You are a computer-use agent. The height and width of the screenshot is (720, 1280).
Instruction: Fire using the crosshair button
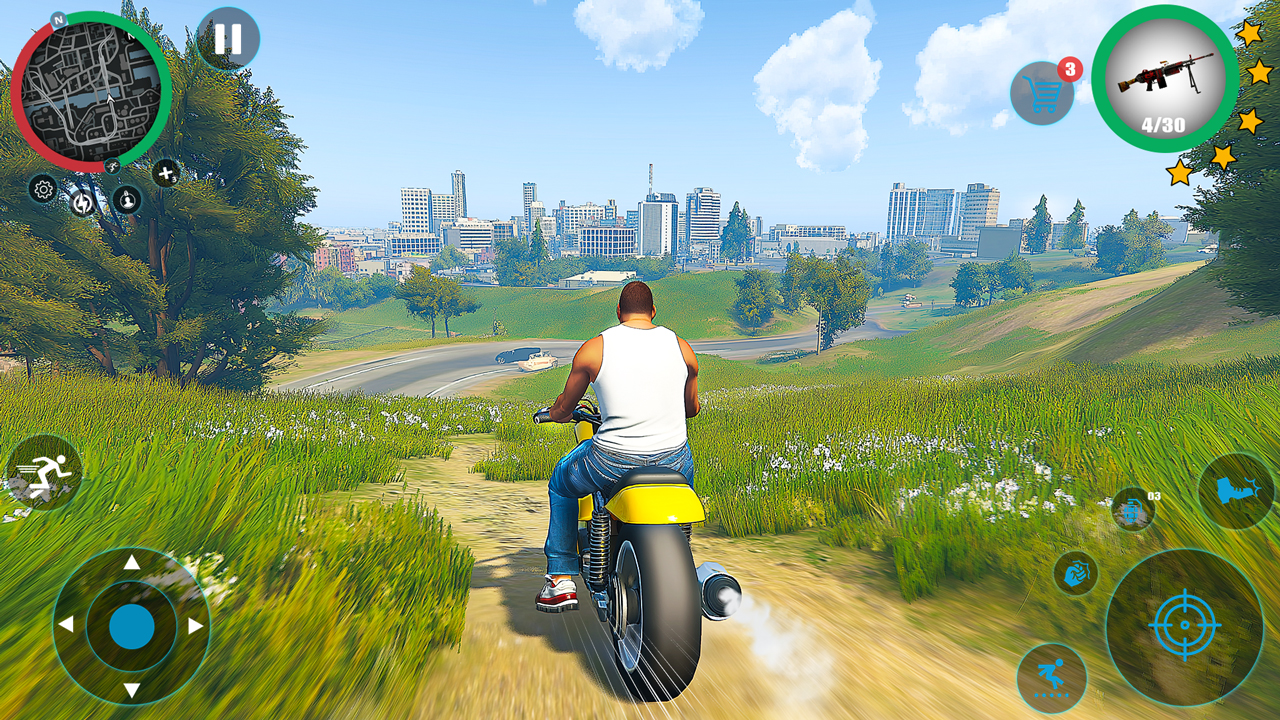pyautogui.click(x=1184, y=626)
